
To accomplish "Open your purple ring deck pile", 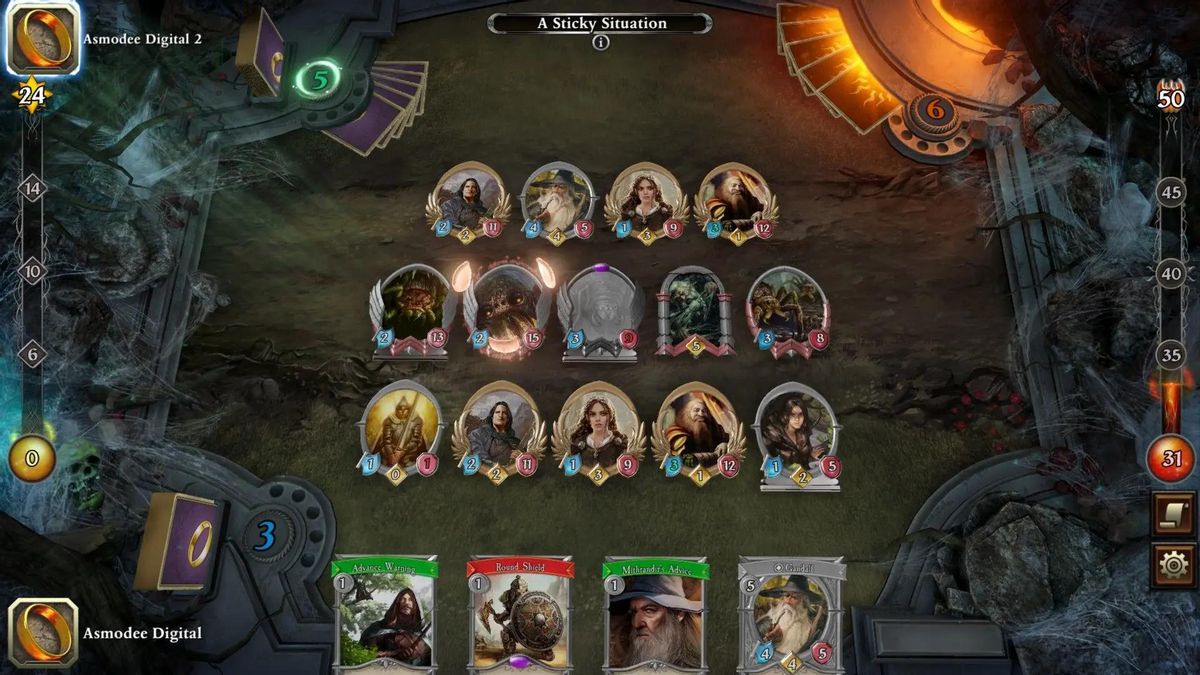I will point(178,540).
